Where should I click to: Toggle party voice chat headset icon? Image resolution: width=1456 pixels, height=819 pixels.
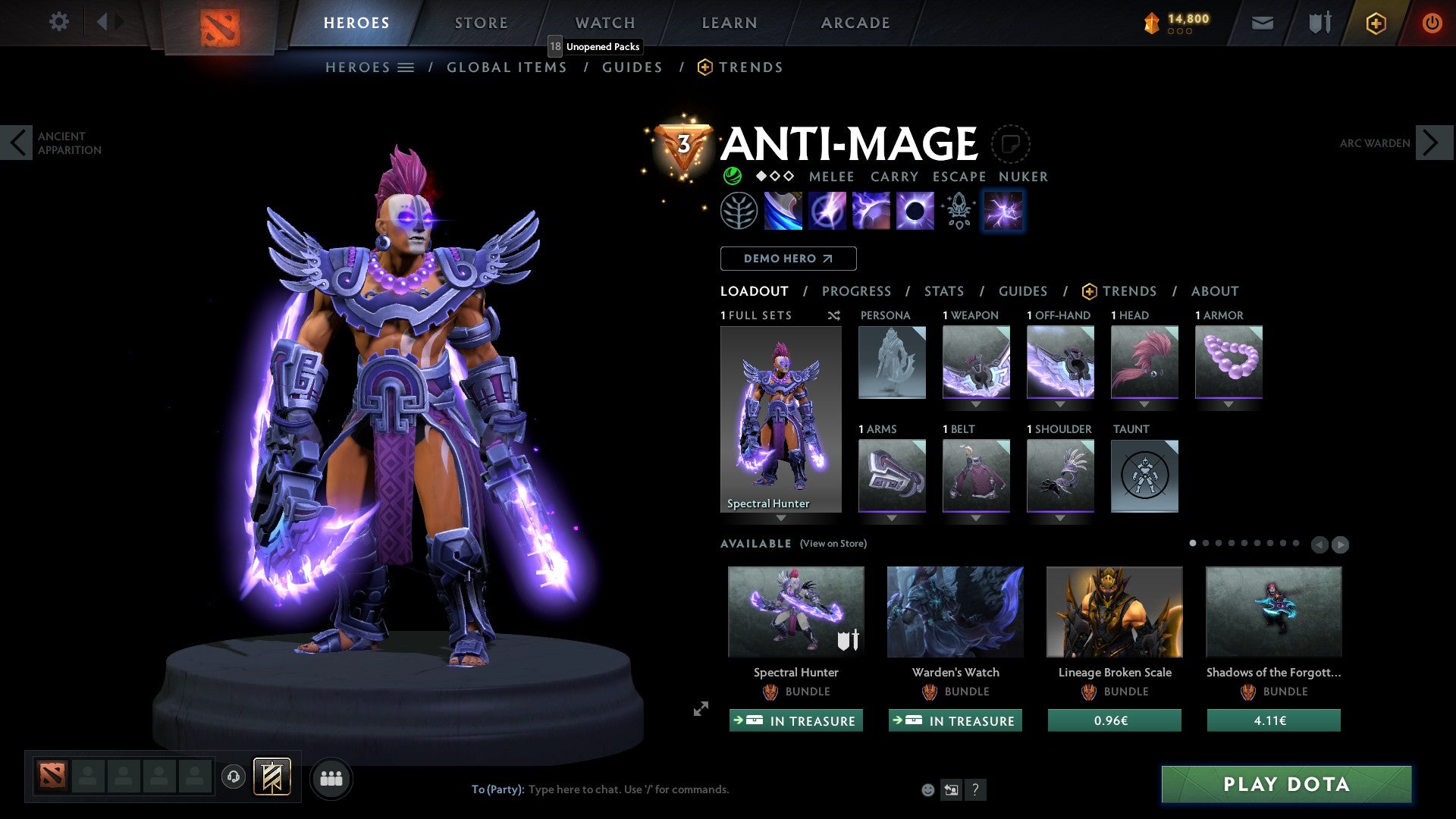coord(233,778)
